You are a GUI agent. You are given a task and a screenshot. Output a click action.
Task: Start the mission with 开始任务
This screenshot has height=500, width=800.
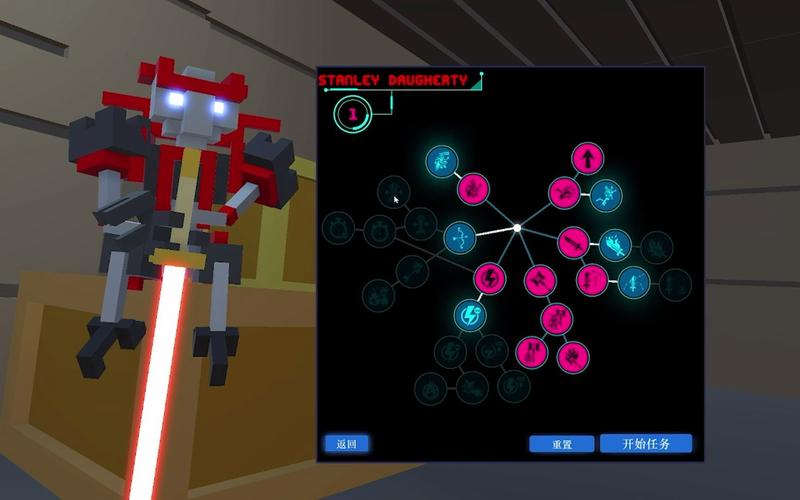(x=646, y=444)
